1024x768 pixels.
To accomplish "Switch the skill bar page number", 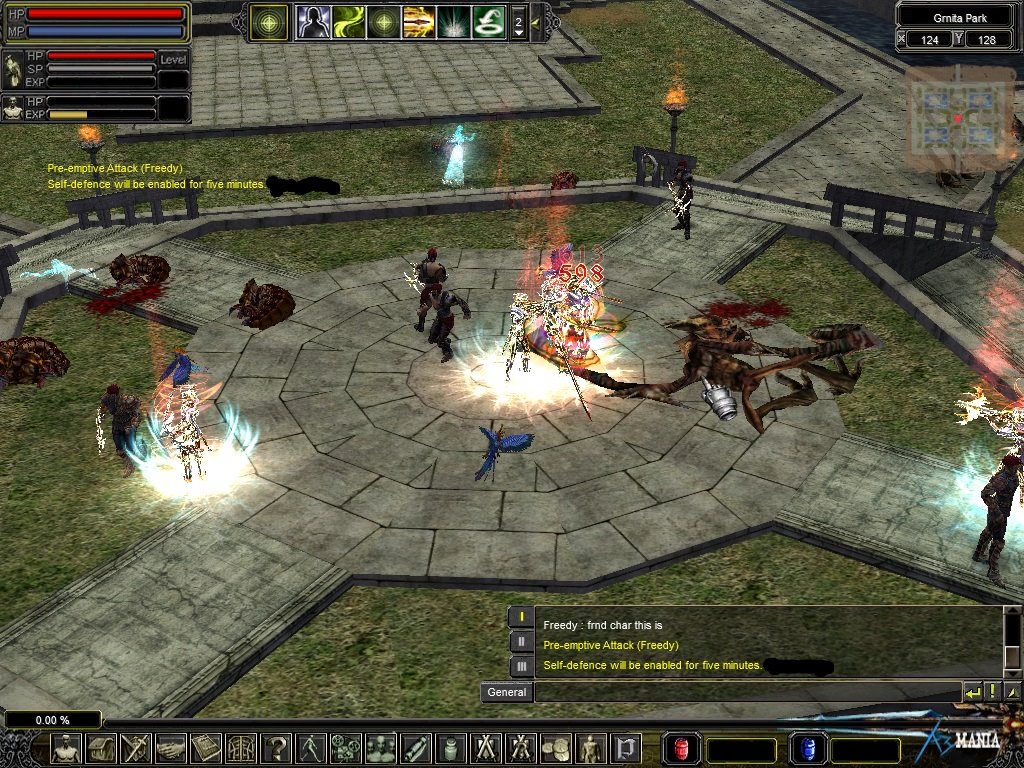I will (x=518, y=22).
